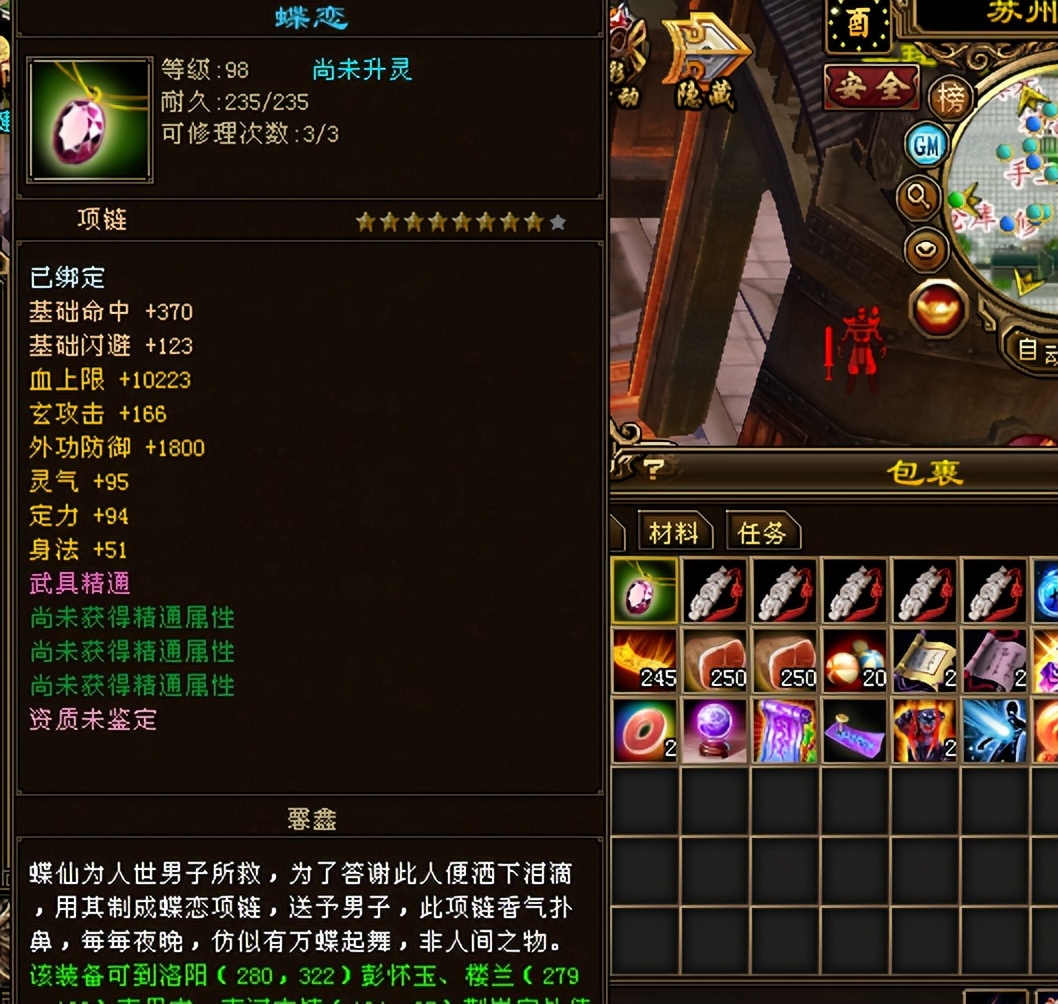Open the gold ingot shop button
Image resolution: width=1058 pixels, height=1004 pixels.
[938, 307]
